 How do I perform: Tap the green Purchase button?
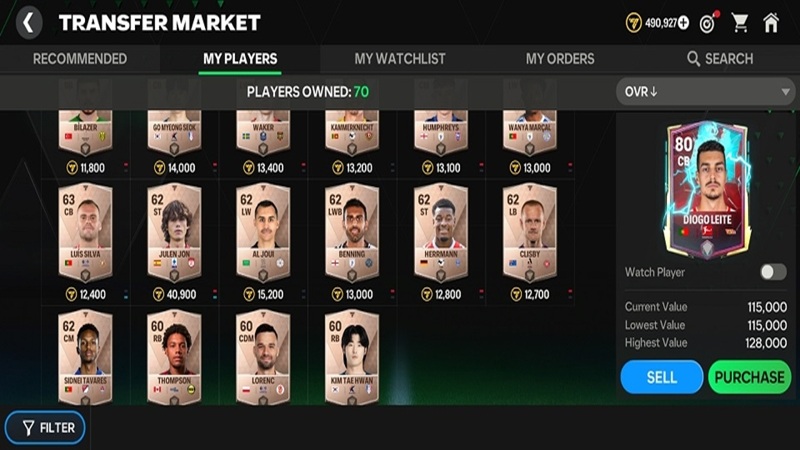(749, 377)
